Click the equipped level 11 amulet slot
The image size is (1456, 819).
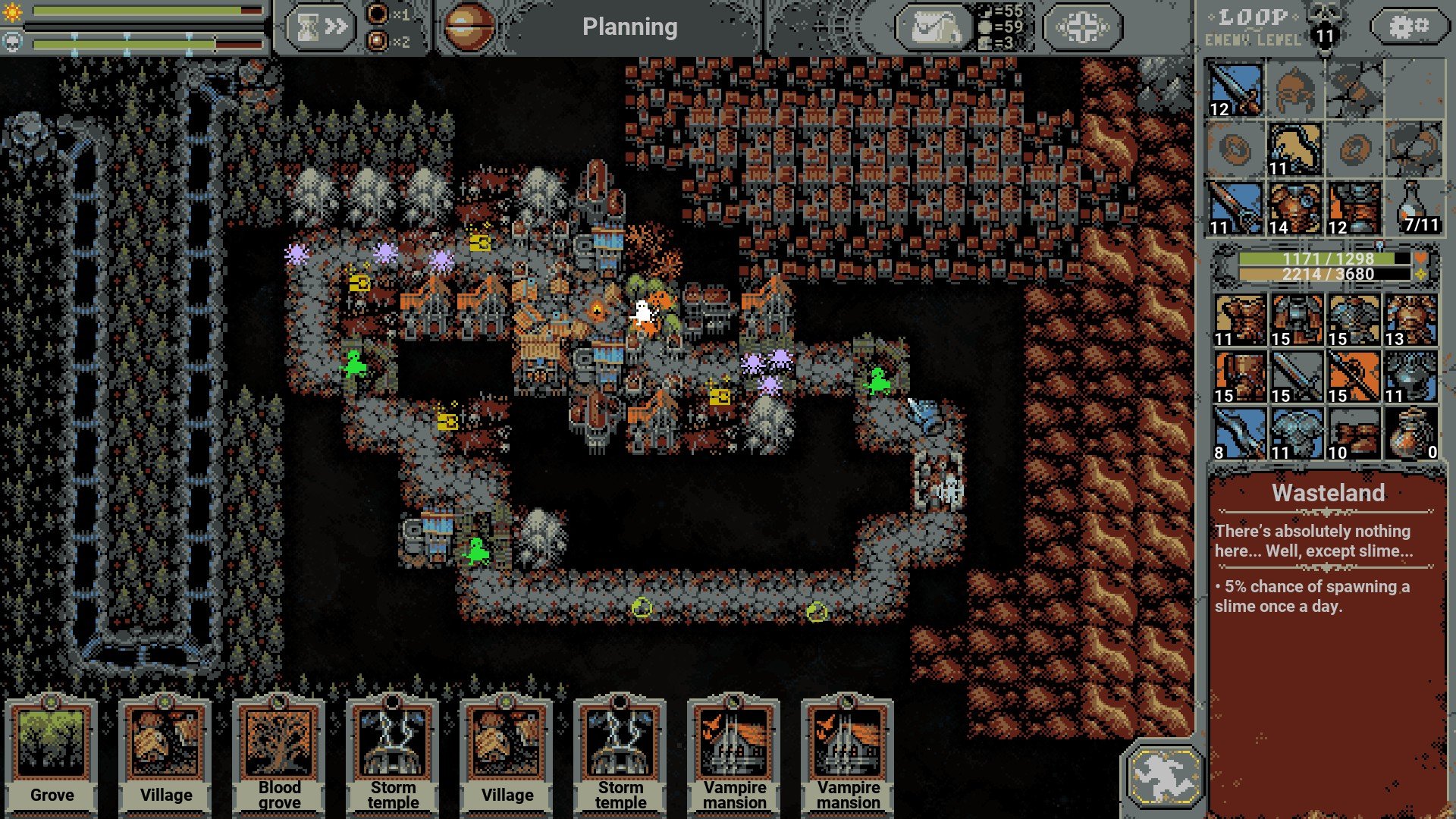[1294, 149]
